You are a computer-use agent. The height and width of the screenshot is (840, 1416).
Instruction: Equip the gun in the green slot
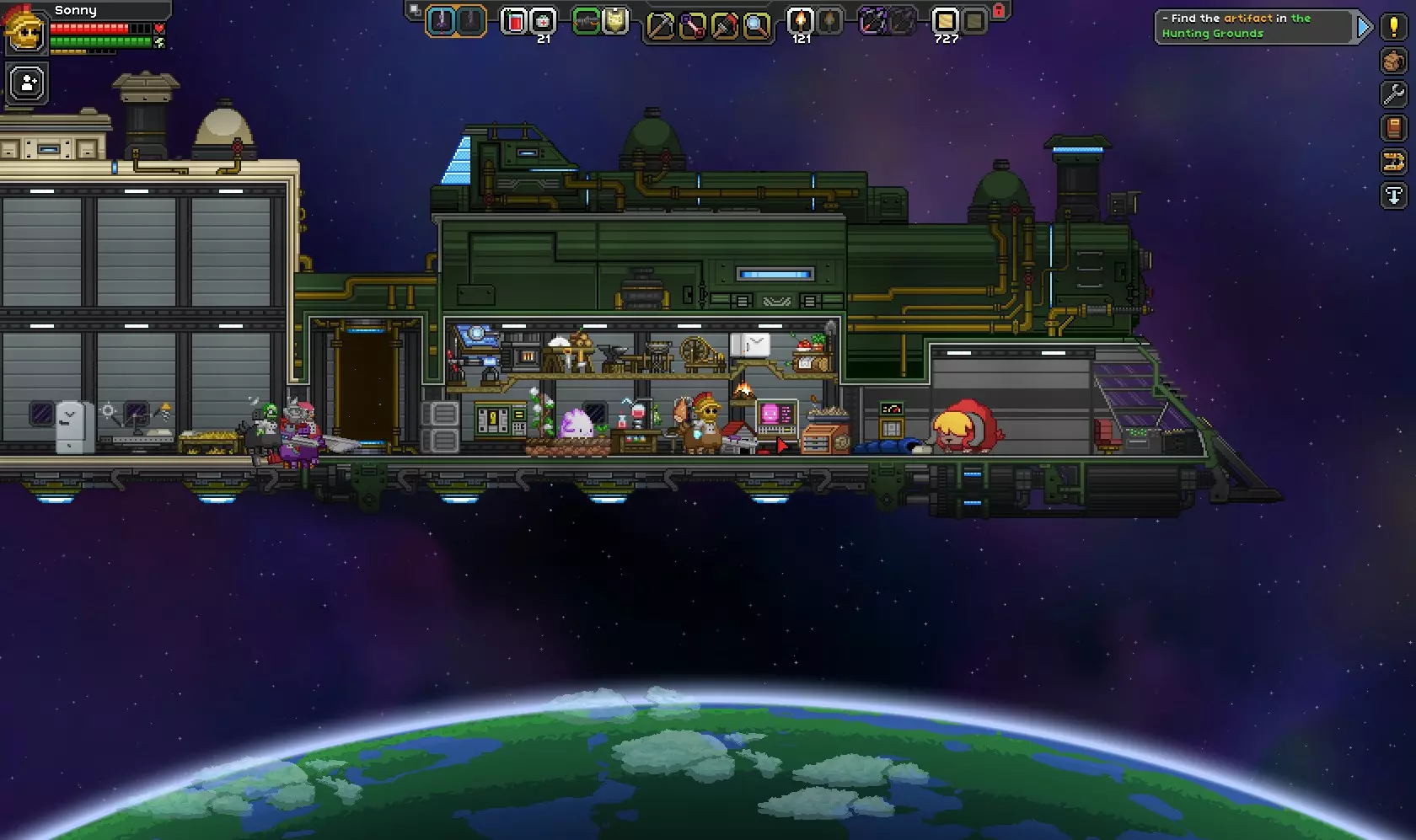(x=586, y=21)
